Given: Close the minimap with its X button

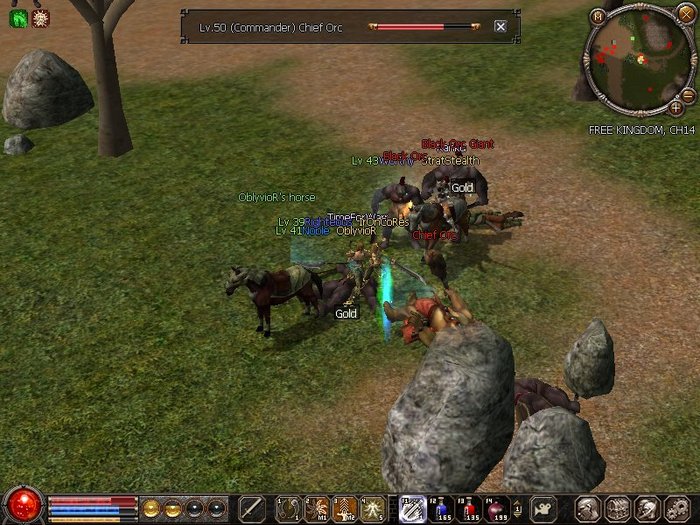Looking at the screenshot, I should pos(685,14).
